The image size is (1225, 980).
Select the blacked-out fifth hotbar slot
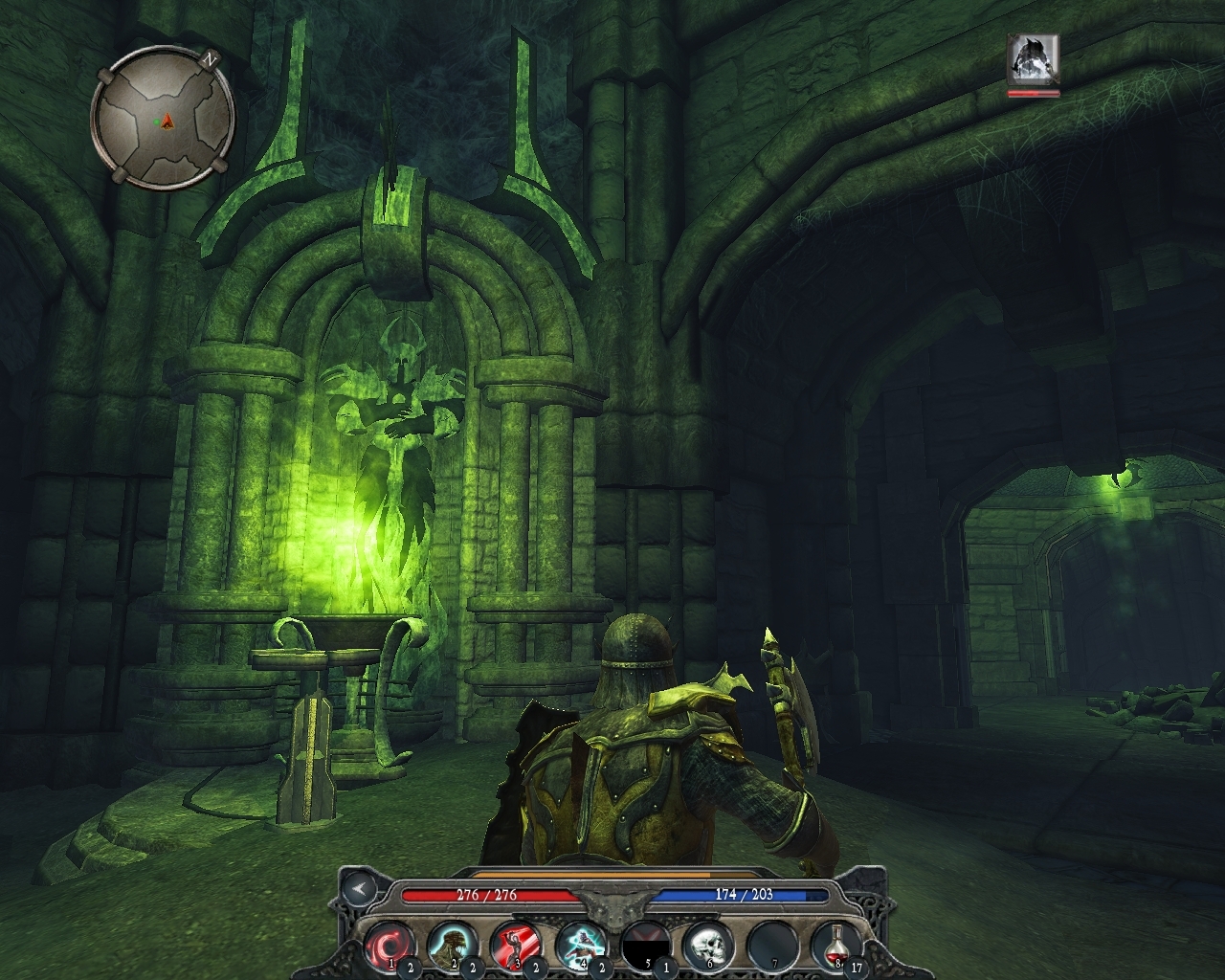[644, 945]
